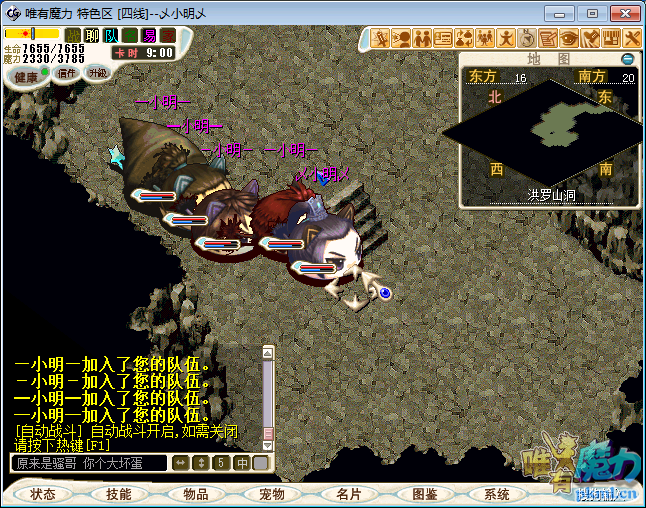Viewport: 646px width, 508px height.
Task: Toggle the 队 team switch
Action: point(111,35)
